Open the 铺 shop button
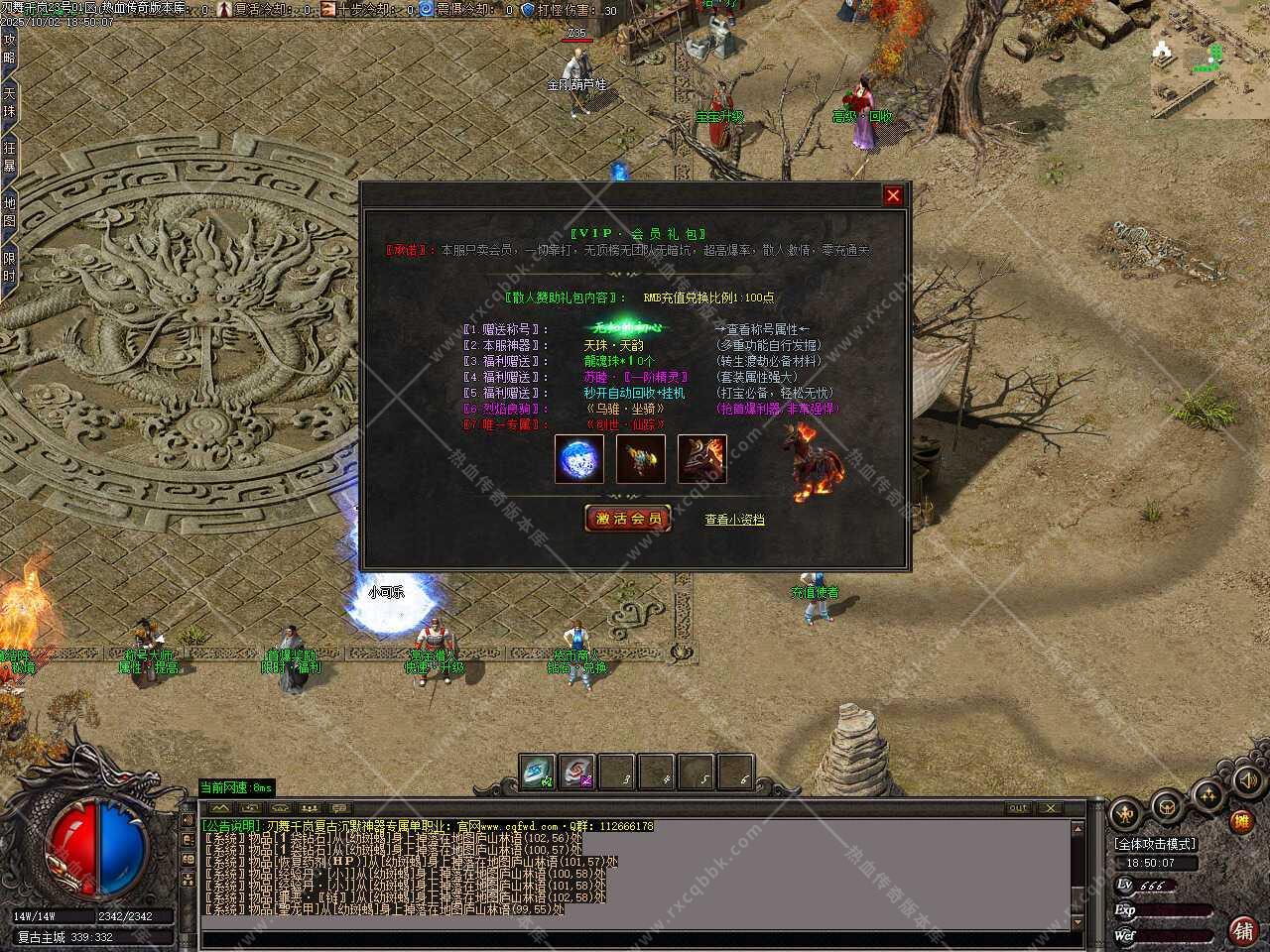This screenshot has height=952, width=1270. pos(1241,930)
